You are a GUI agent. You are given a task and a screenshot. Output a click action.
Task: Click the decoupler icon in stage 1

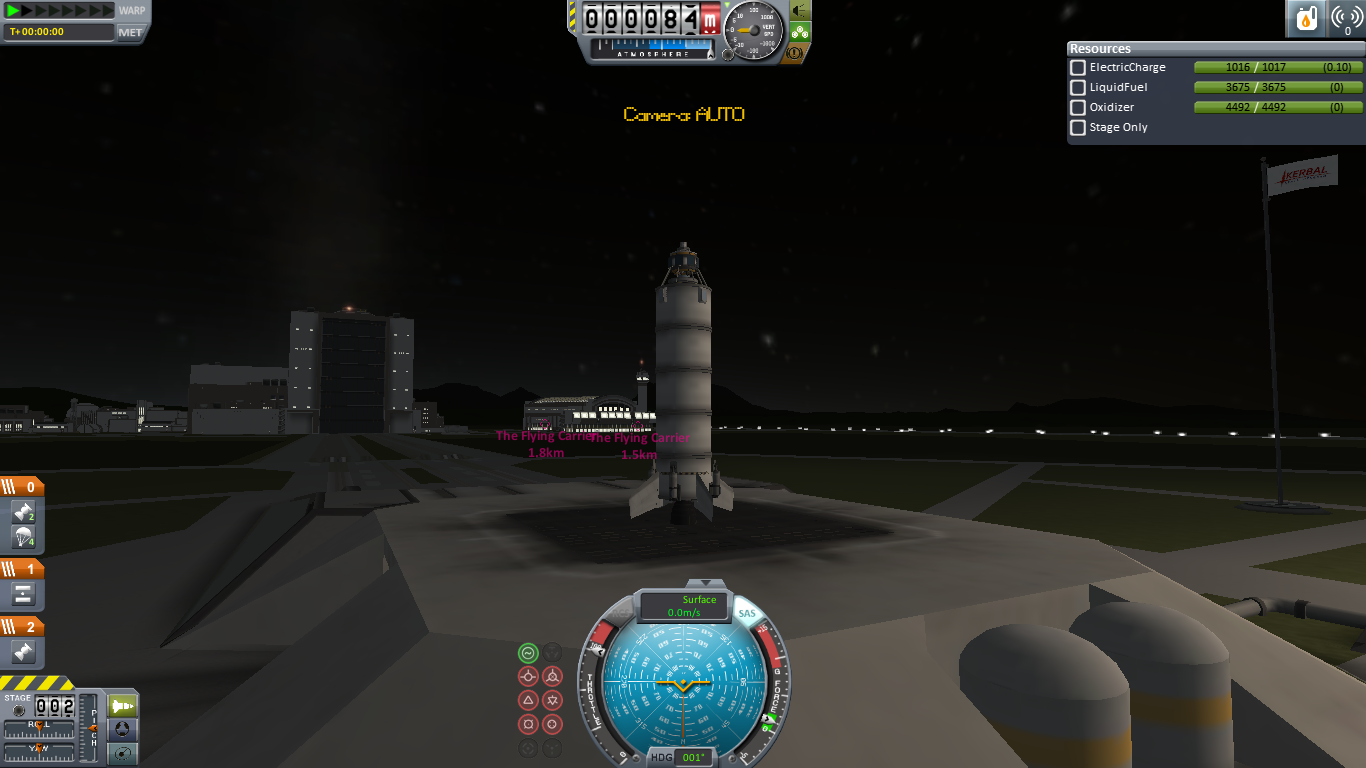pos(24,594)
